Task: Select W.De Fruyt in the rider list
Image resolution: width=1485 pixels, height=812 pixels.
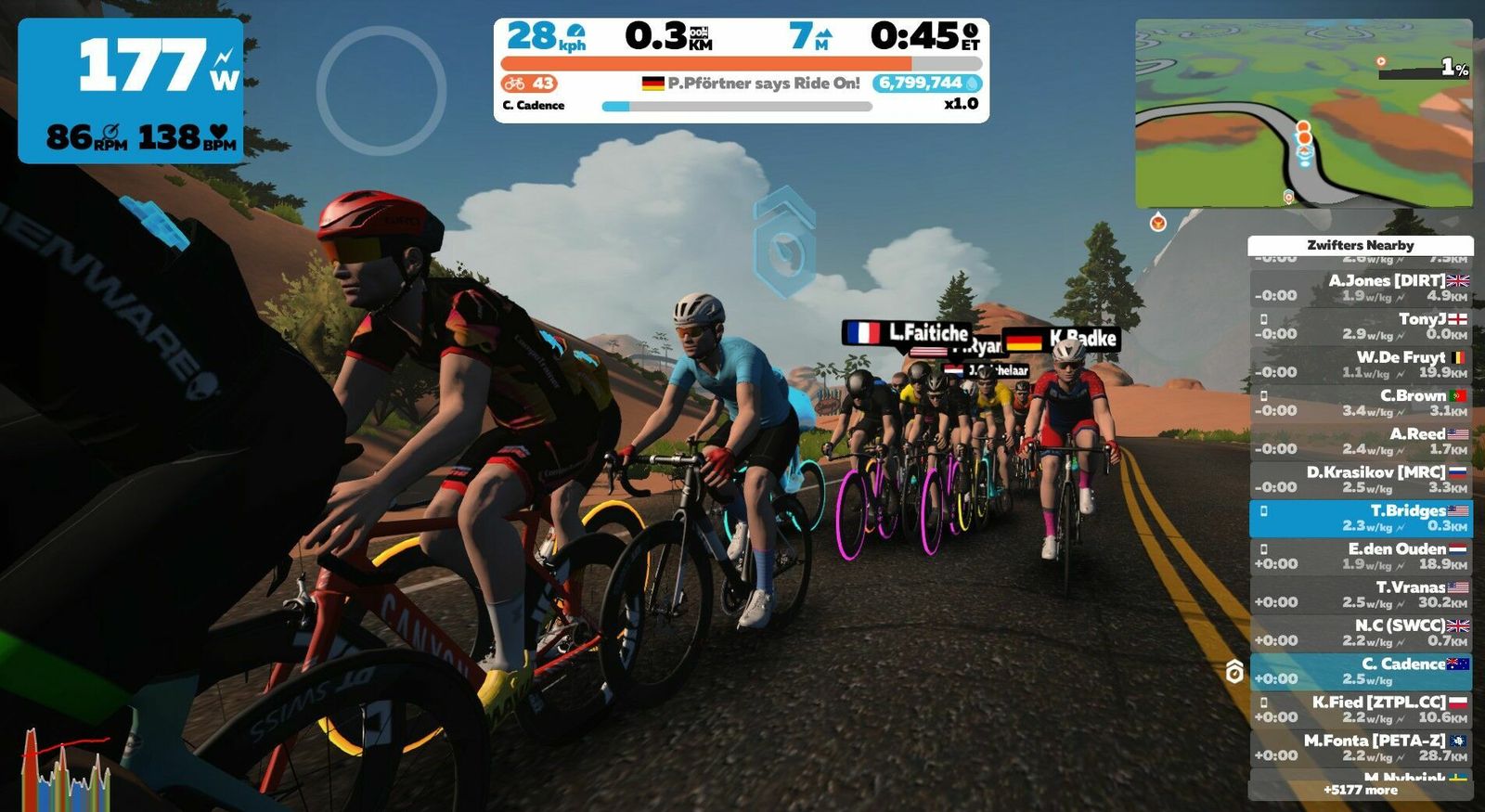Action: 1361,365
